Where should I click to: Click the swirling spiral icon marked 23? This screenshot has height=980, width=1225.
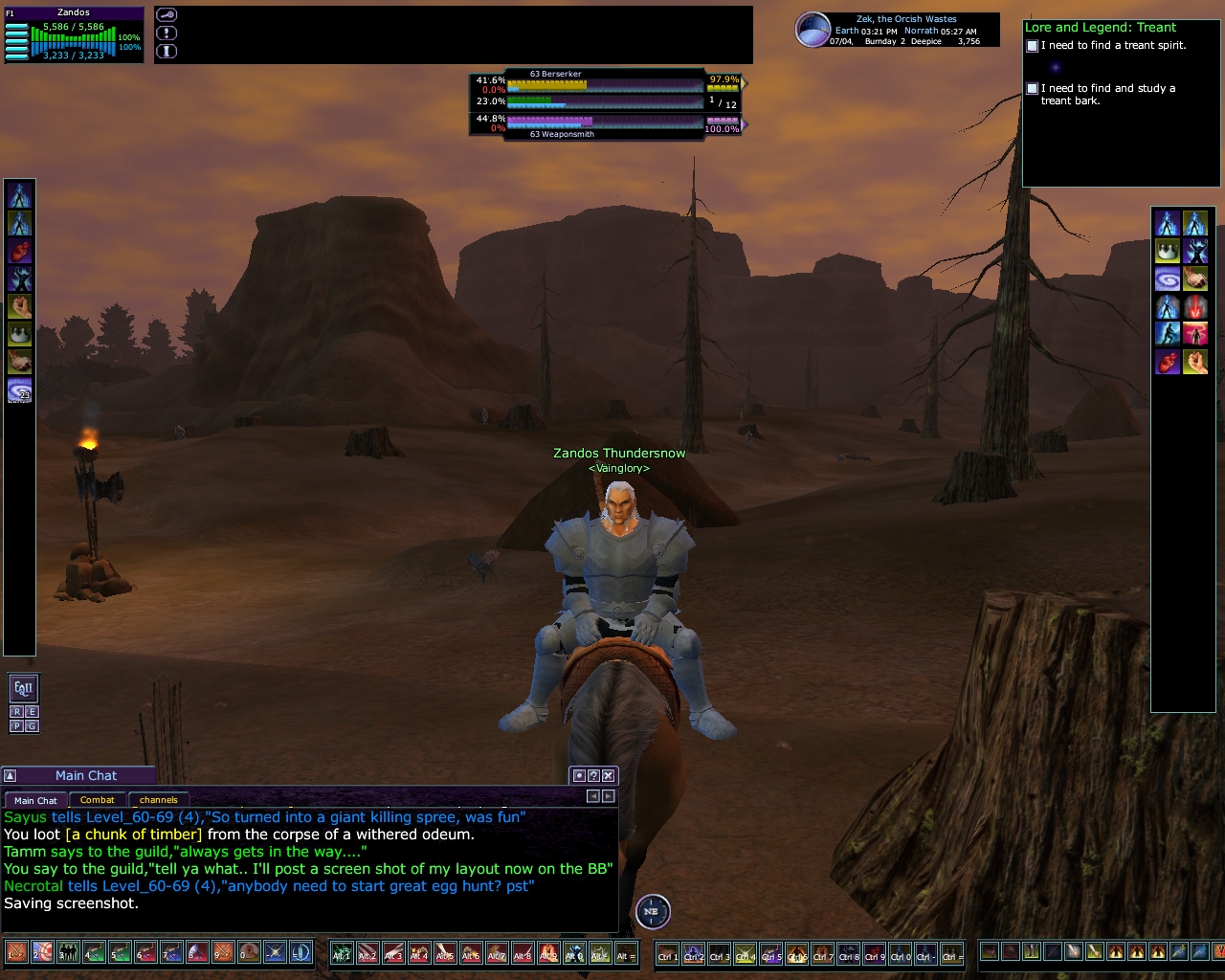pyautogui.click(x=19, y=390)
